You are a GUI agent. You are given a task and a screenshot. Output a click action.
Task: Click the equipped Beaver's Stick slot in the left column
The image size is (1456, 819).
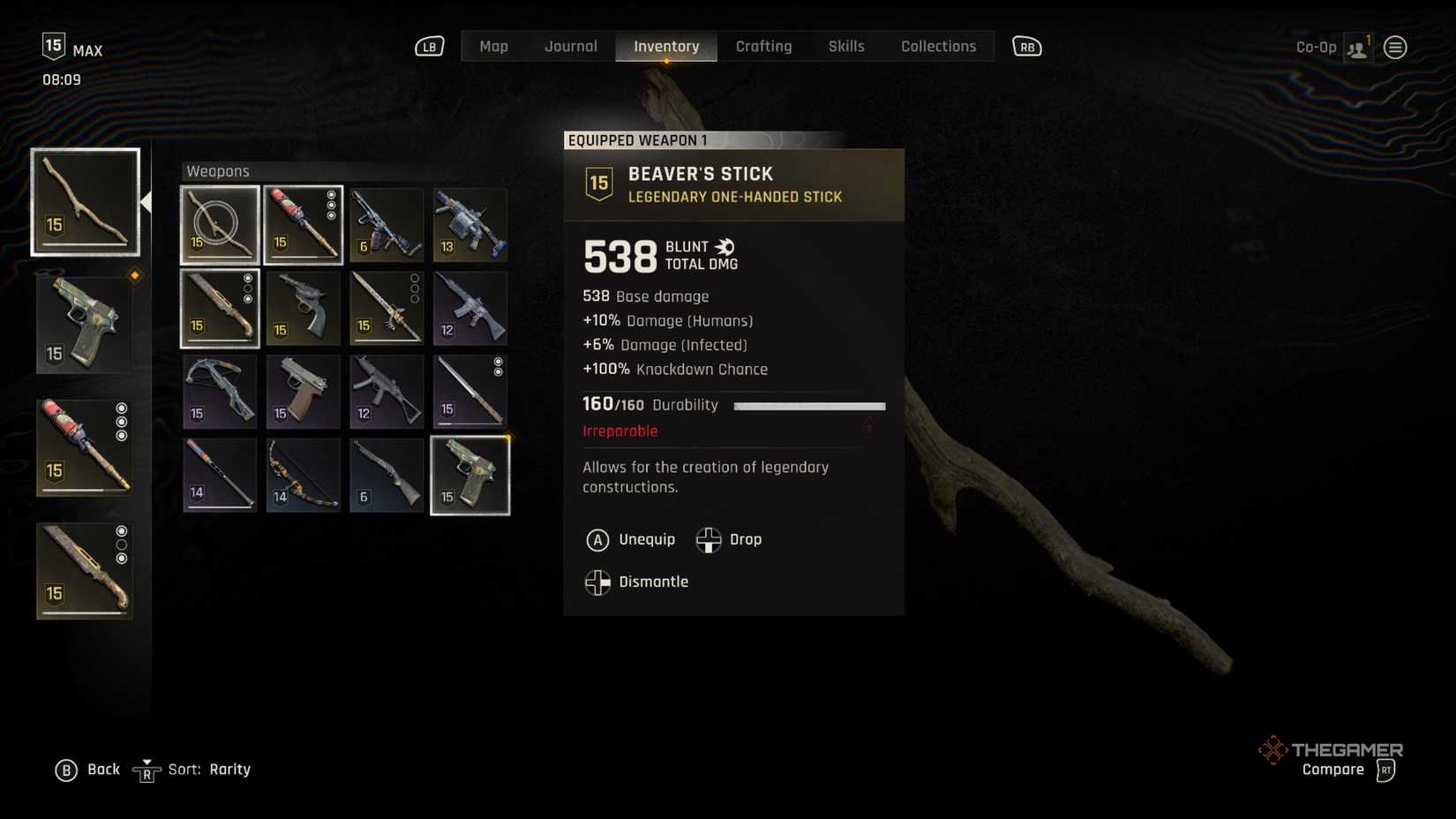(x=86, y=202)
